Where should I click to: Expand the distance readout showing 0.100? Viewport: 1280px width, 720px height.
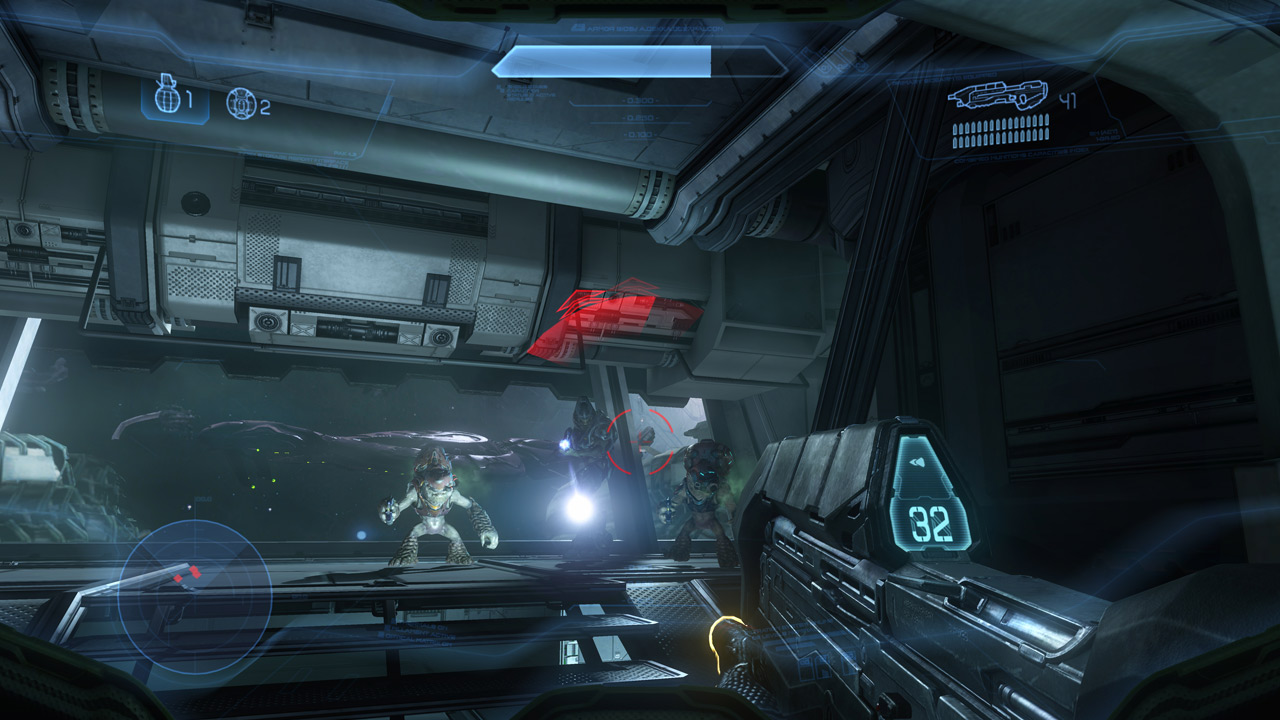640,133
